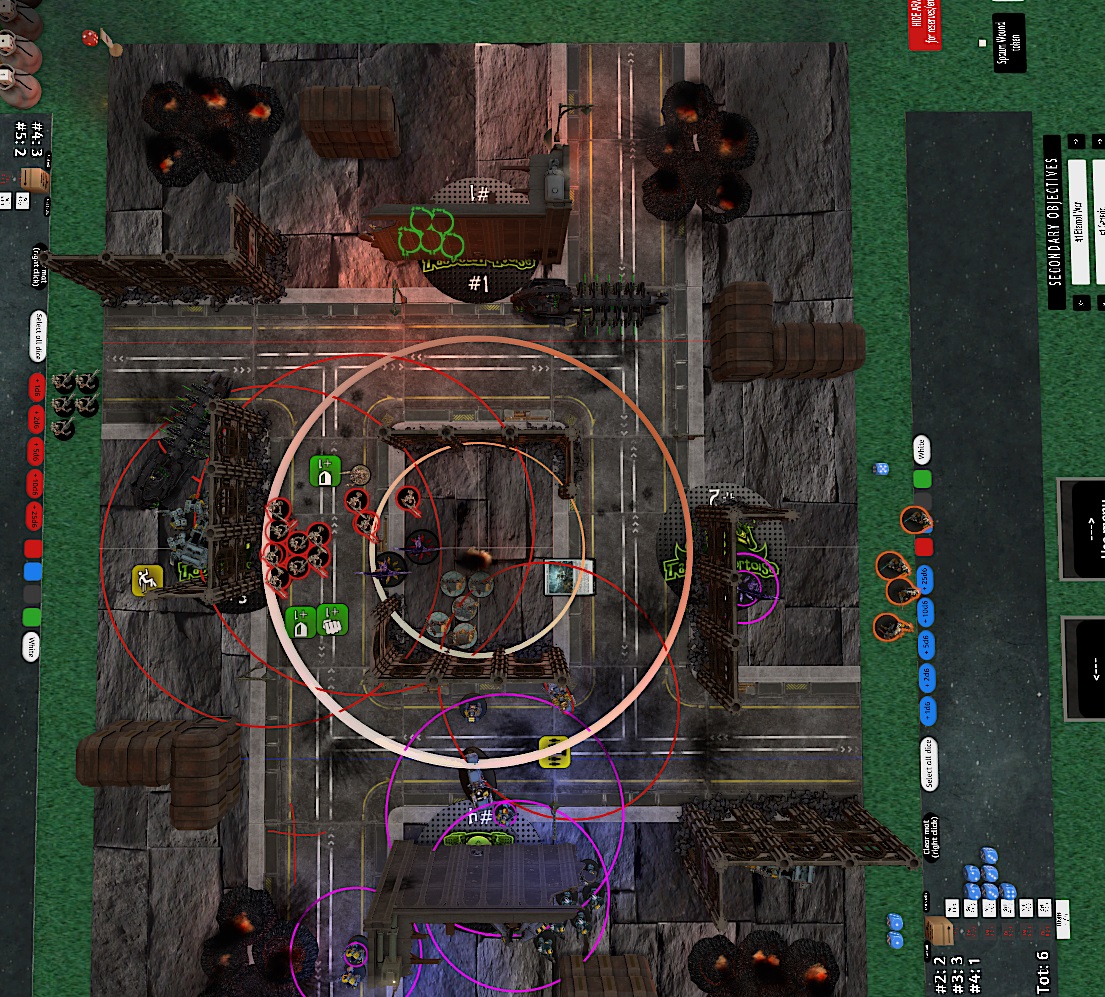
Task: Spawn 5d6 from the red +5d6 button
Action: tap(34, 447)
